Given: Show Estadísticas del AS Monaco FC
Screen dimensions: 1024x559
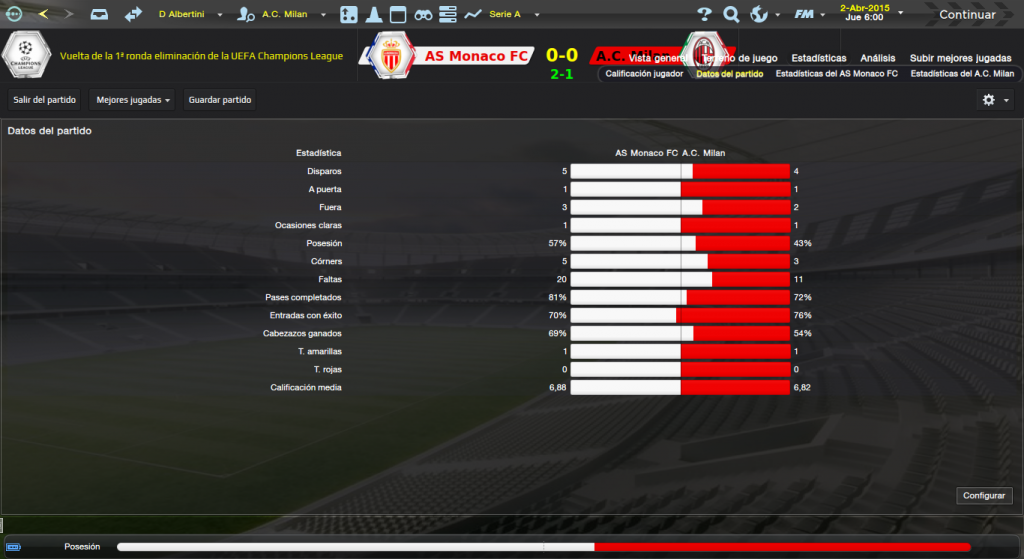Looking at the screenshot, I should (x=836, y=74).
